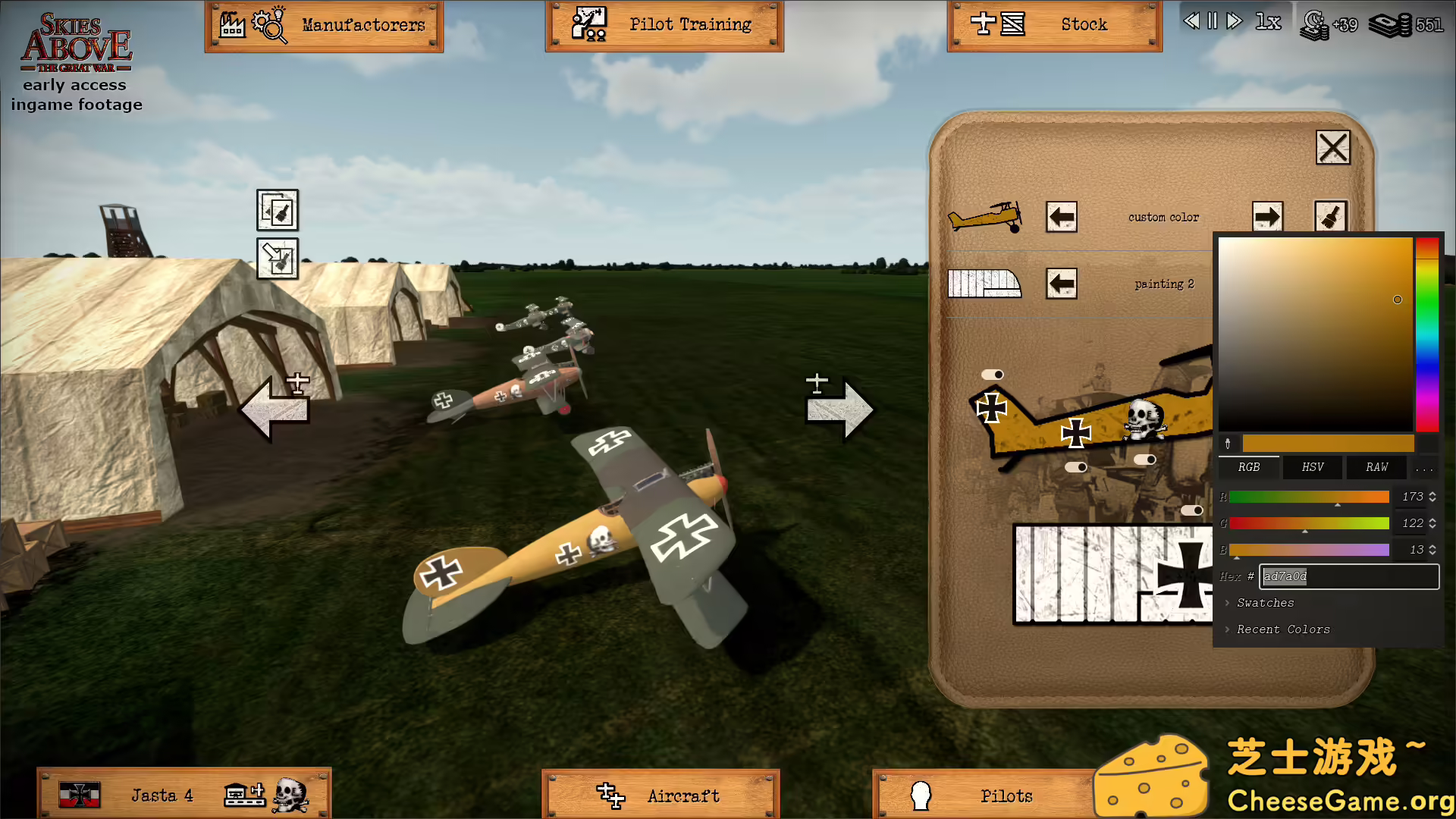
Task: Flip the toggle on the plane's fuselage
Action: click(1075, 468)
